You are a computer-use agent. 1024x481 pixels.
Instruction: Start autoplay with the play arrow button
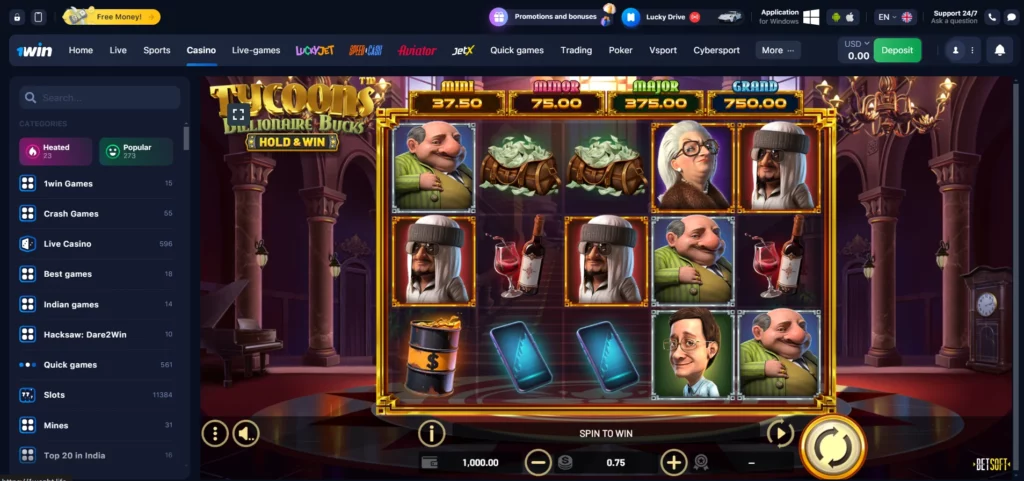(779, 433)
